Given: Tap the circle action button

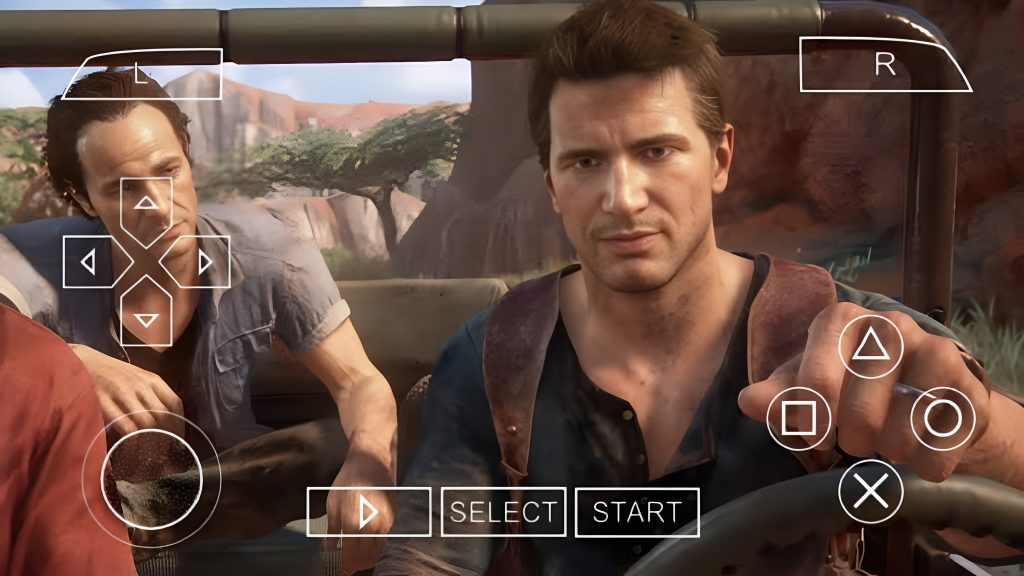Looking at the screenshot, I should tap(942, 418).
